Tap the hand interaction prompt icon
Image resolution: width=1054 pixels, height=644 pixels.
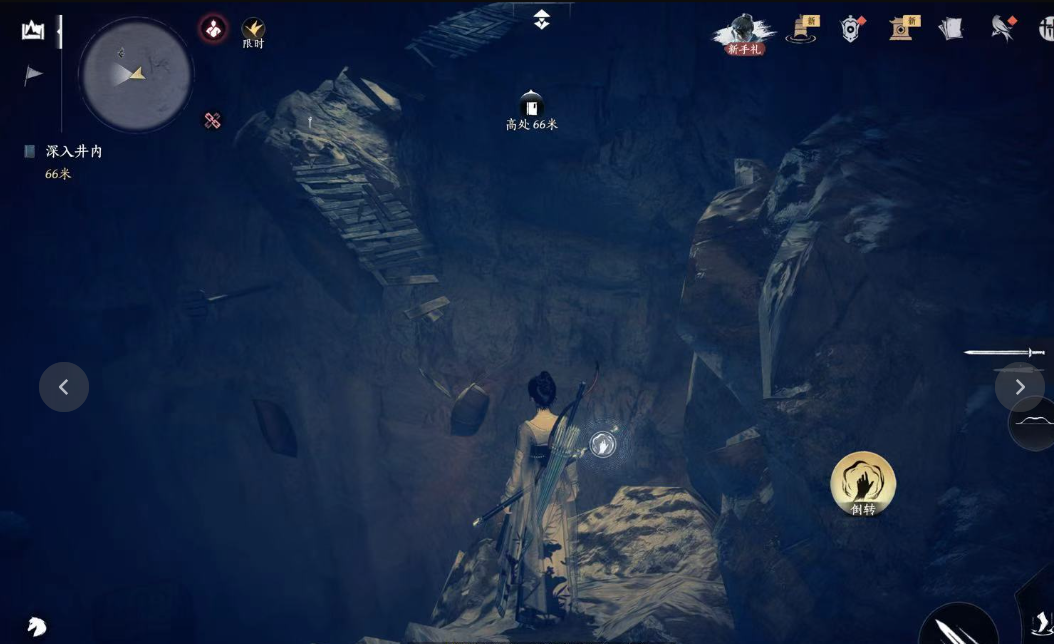pos(602,444)
